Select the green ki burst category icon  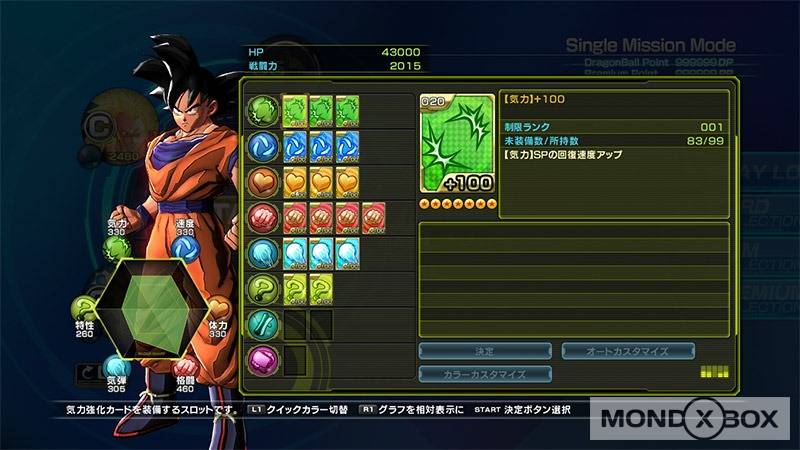click(x=264, y=109)
